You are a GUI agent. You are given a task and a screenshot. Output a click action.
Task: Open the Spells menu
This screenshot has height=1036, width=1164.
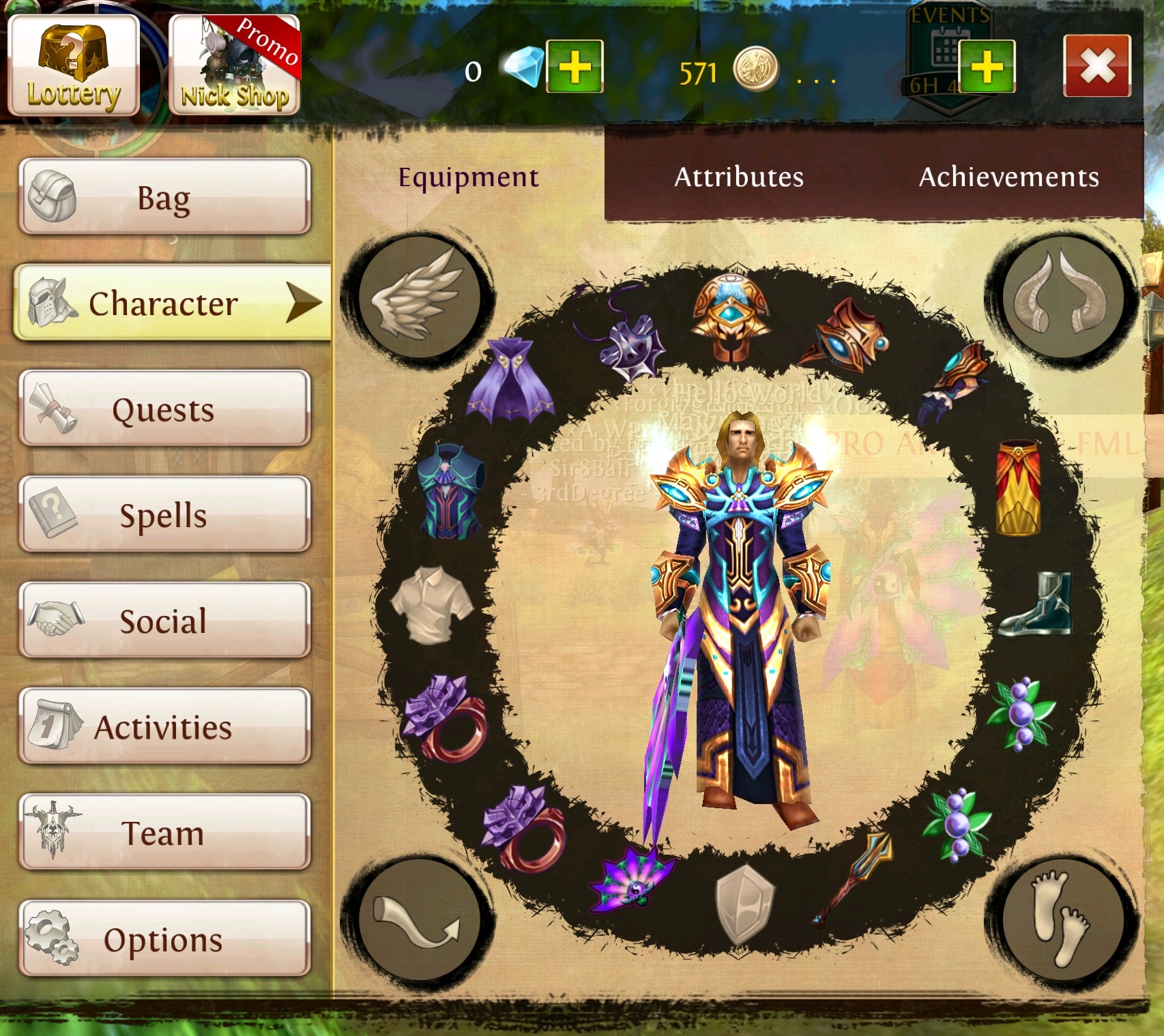click(x=164, y=515)
